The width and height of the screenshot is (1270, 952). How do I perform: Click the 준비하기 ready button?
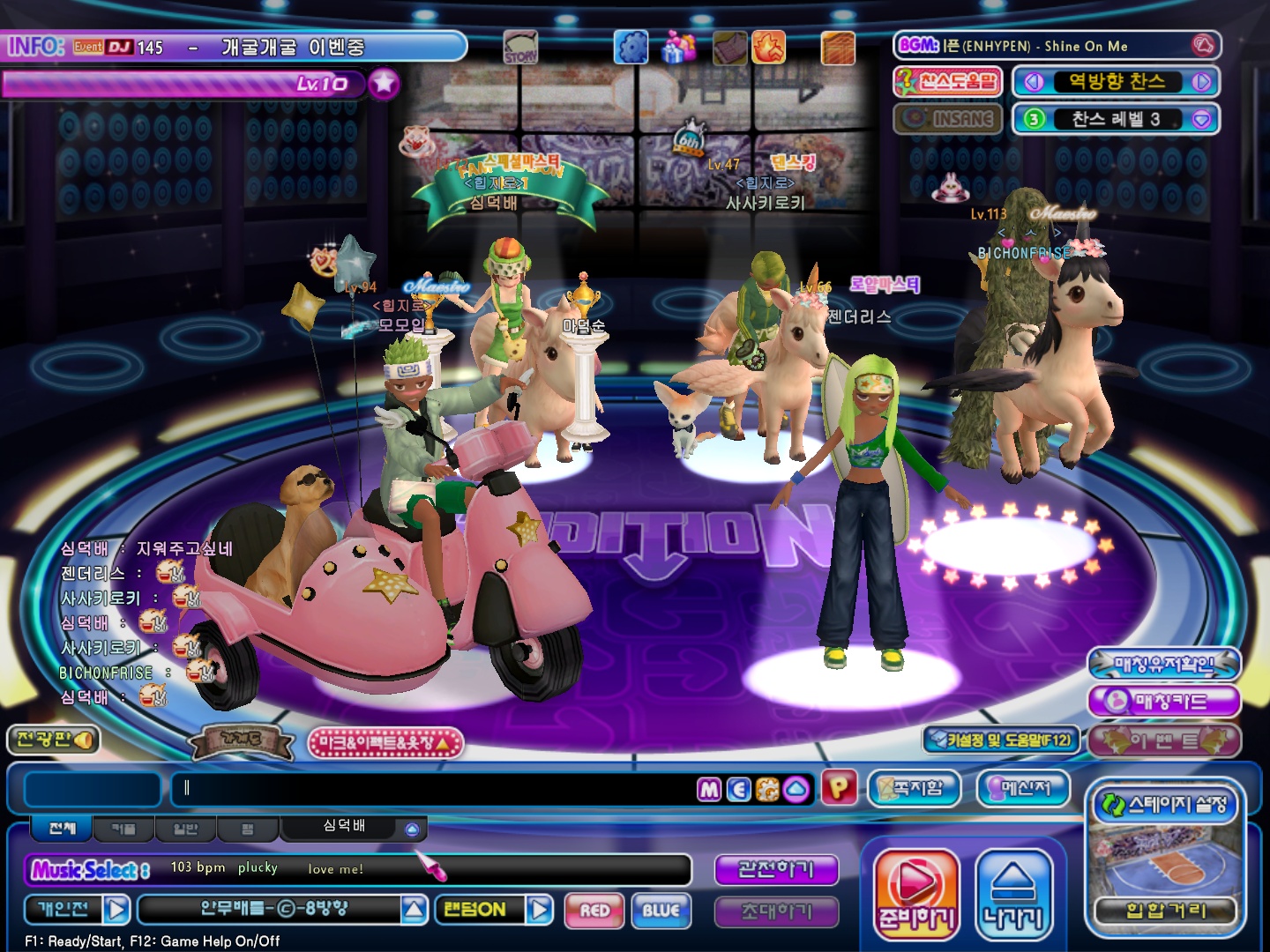pos(916,895)
